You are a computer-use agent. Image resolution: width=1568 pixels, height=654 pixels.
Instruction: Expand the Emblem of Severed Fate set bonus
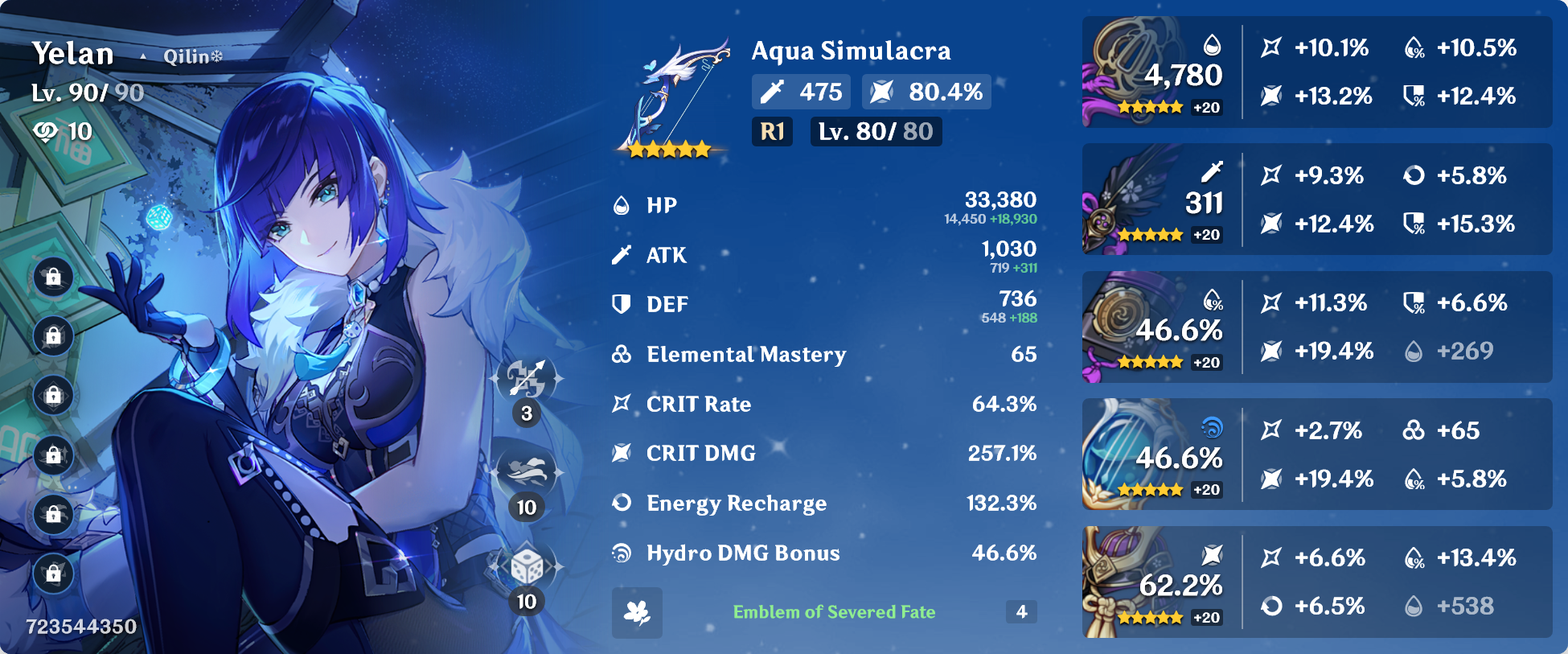[x=834, y=611]
